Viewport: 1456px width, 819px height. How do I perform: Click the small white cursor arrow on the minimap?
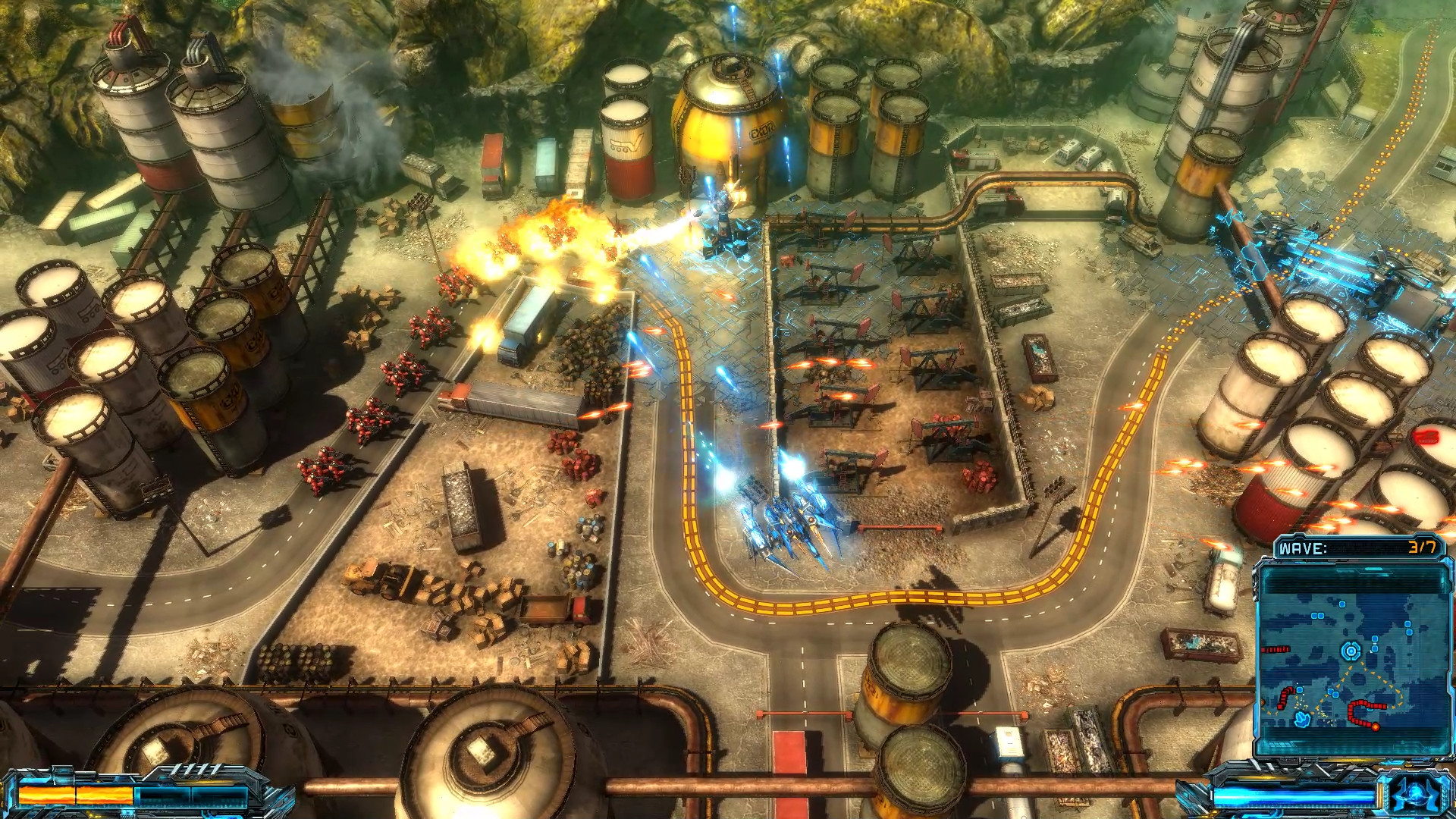click(x=1371, y=653)
